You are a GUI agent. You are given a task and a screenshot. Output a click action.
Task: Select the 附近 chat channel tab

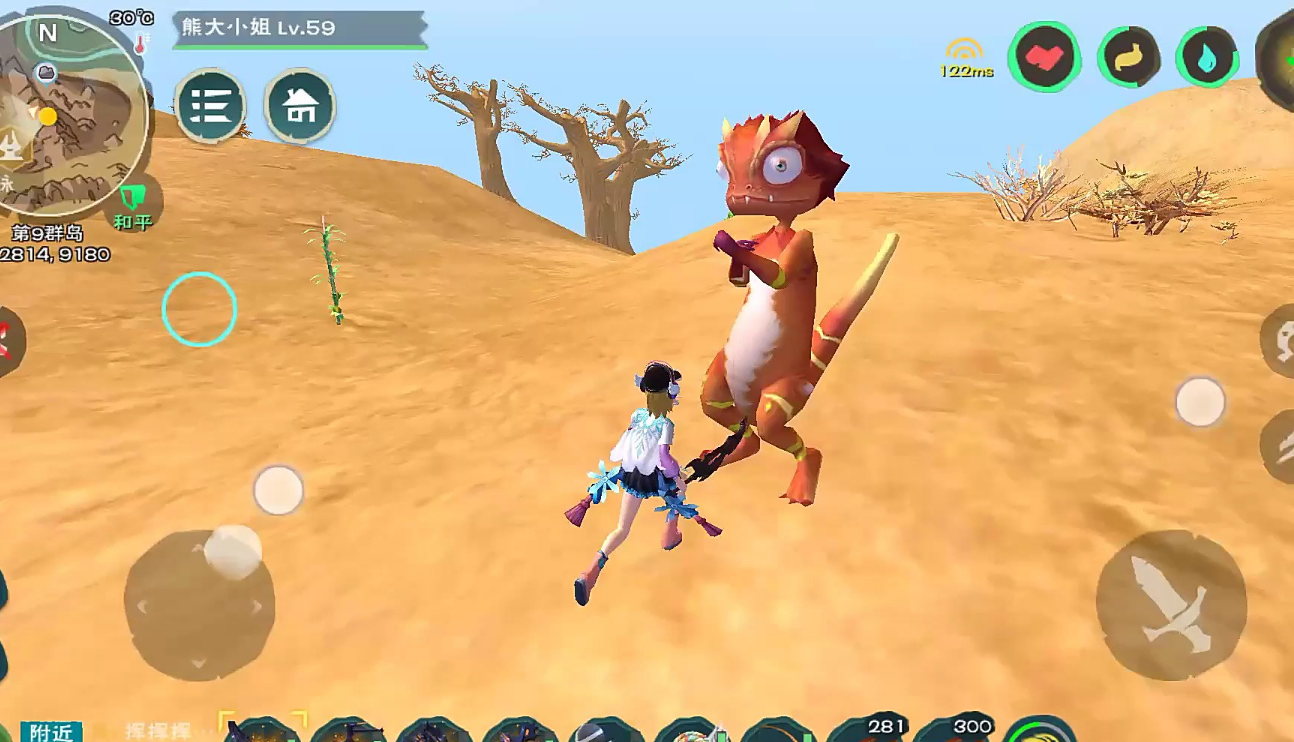pyautogui.click(x=50, y=732)
